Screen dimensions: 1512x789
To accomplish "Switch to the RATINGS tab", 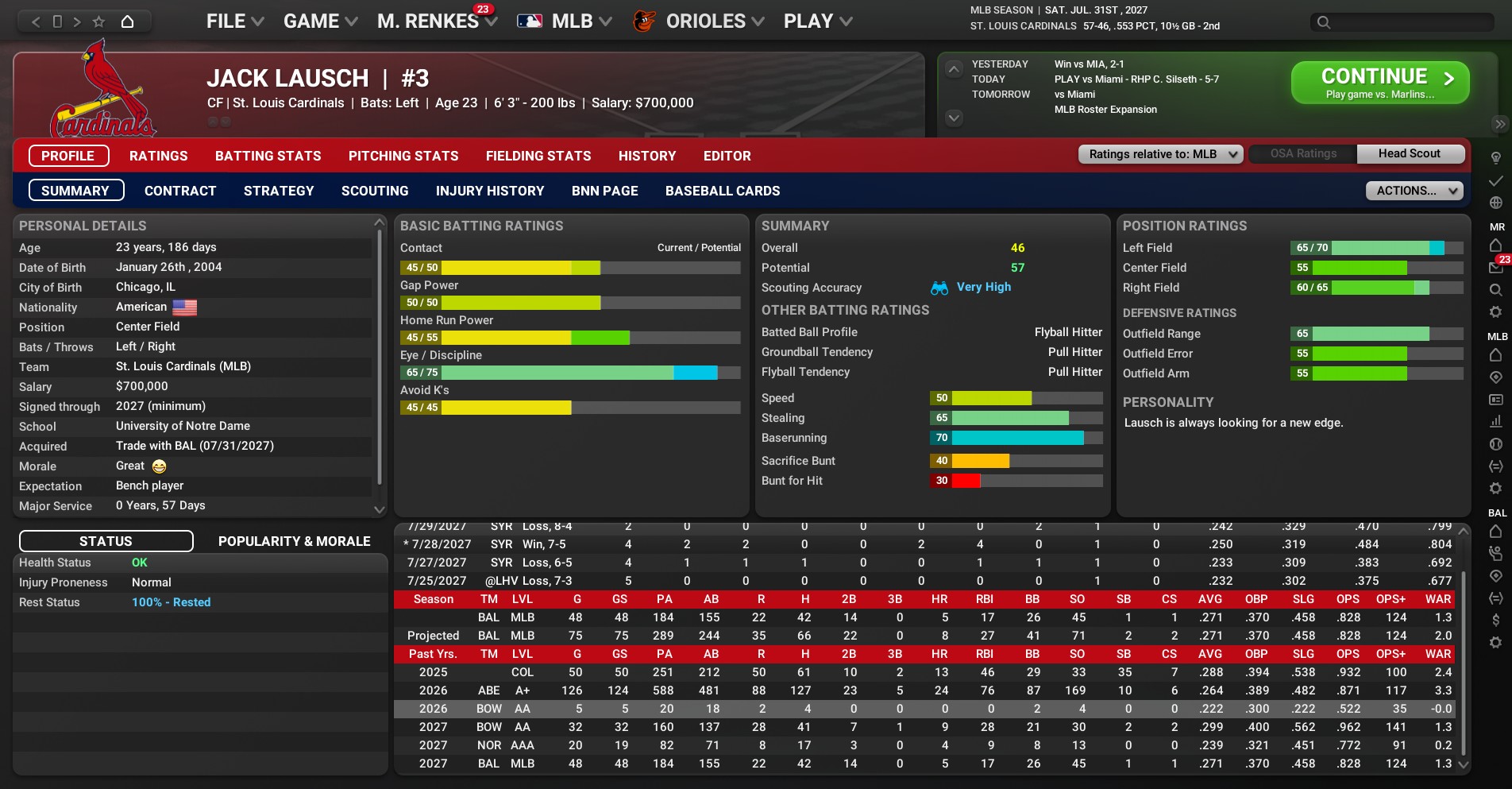I will (159, 156).
